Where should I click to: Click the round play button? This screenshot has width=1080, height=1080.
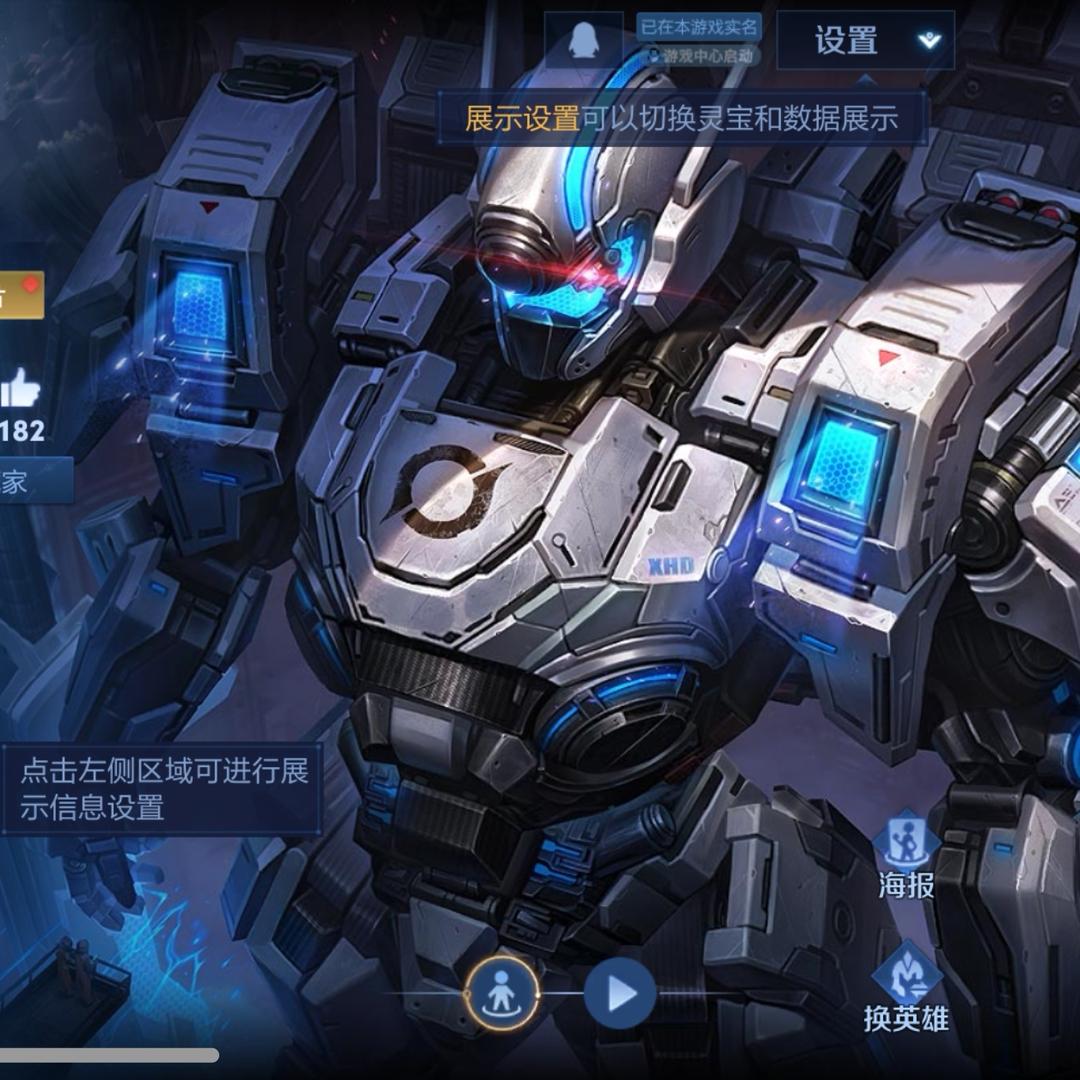pyautogui.click(x=620, y=994)
